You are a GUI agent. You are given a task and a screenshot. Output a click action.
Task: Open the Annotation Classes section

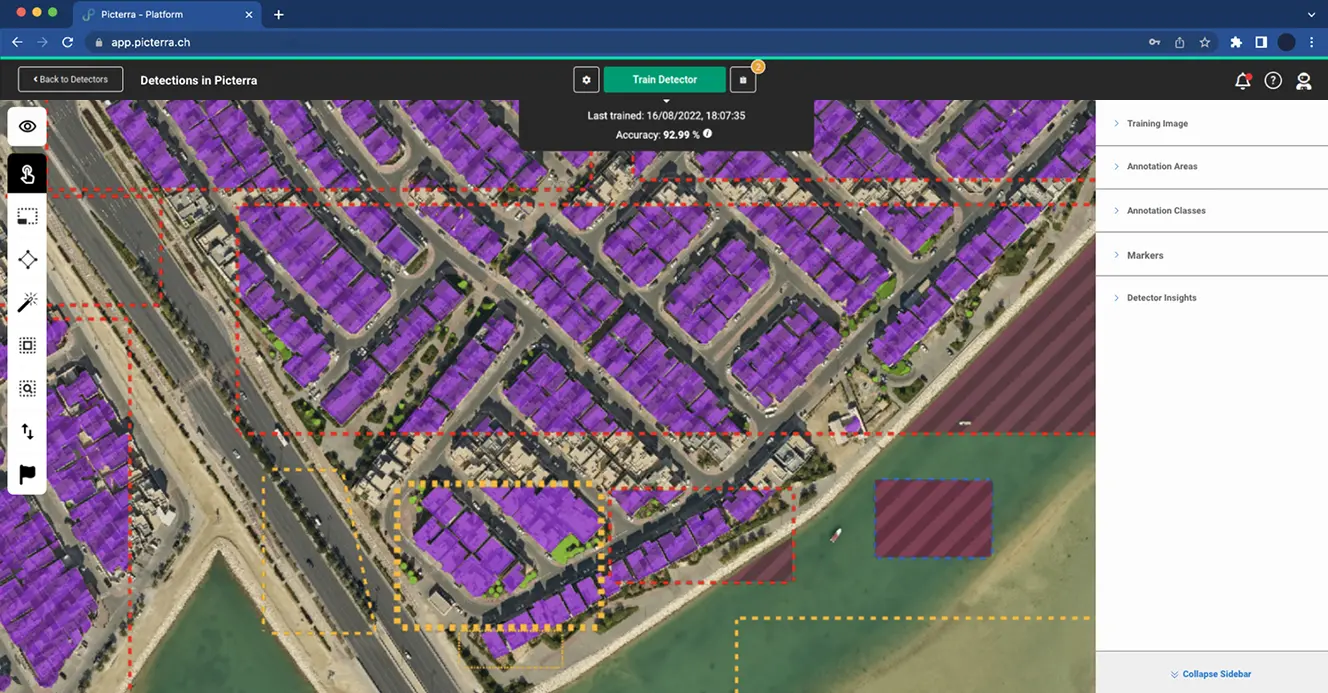click(x=1166, y=211)
